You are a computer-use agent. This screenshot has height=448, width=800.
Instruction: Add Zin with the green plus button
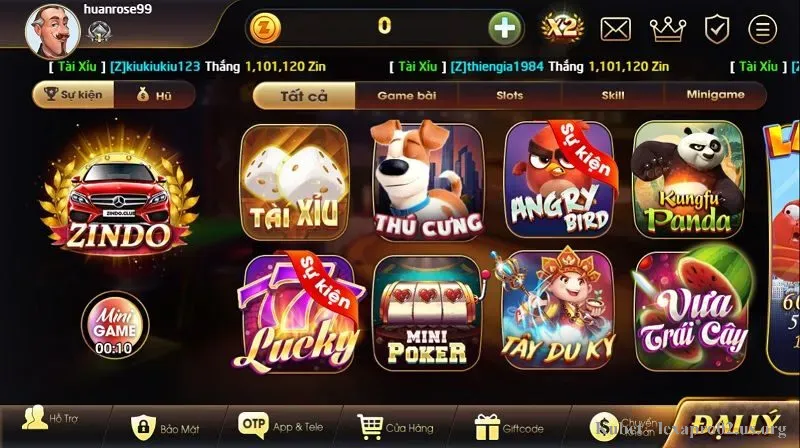tap(505, 27)
